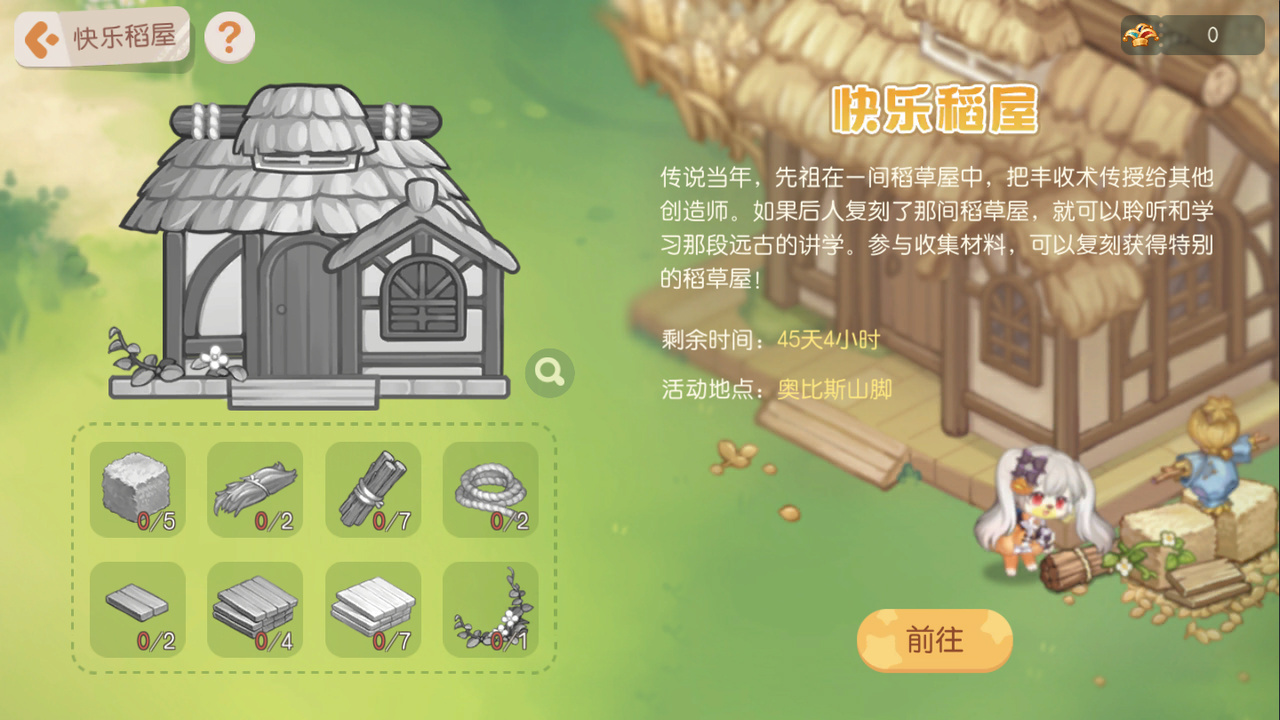This screenshot has width=1280, height=720.
Task: Select the straw block material showing 0/5
Action: [x=137, y=489]
